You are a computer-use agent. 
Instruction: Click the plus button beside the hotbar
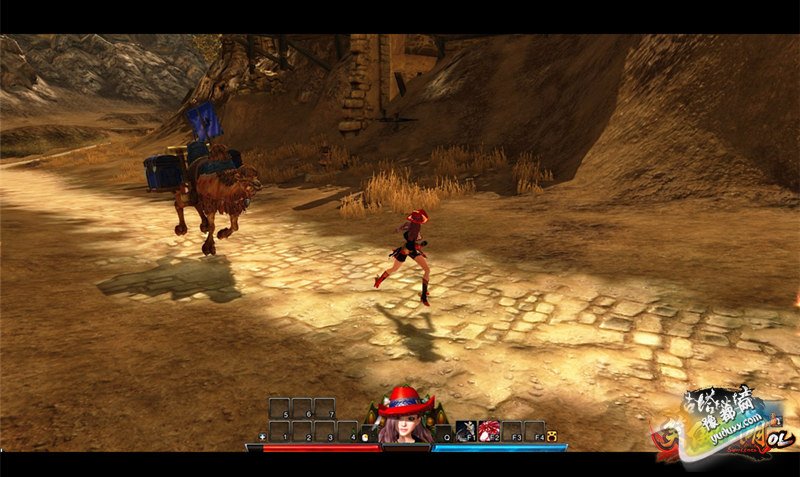click(x=263, y=437)
